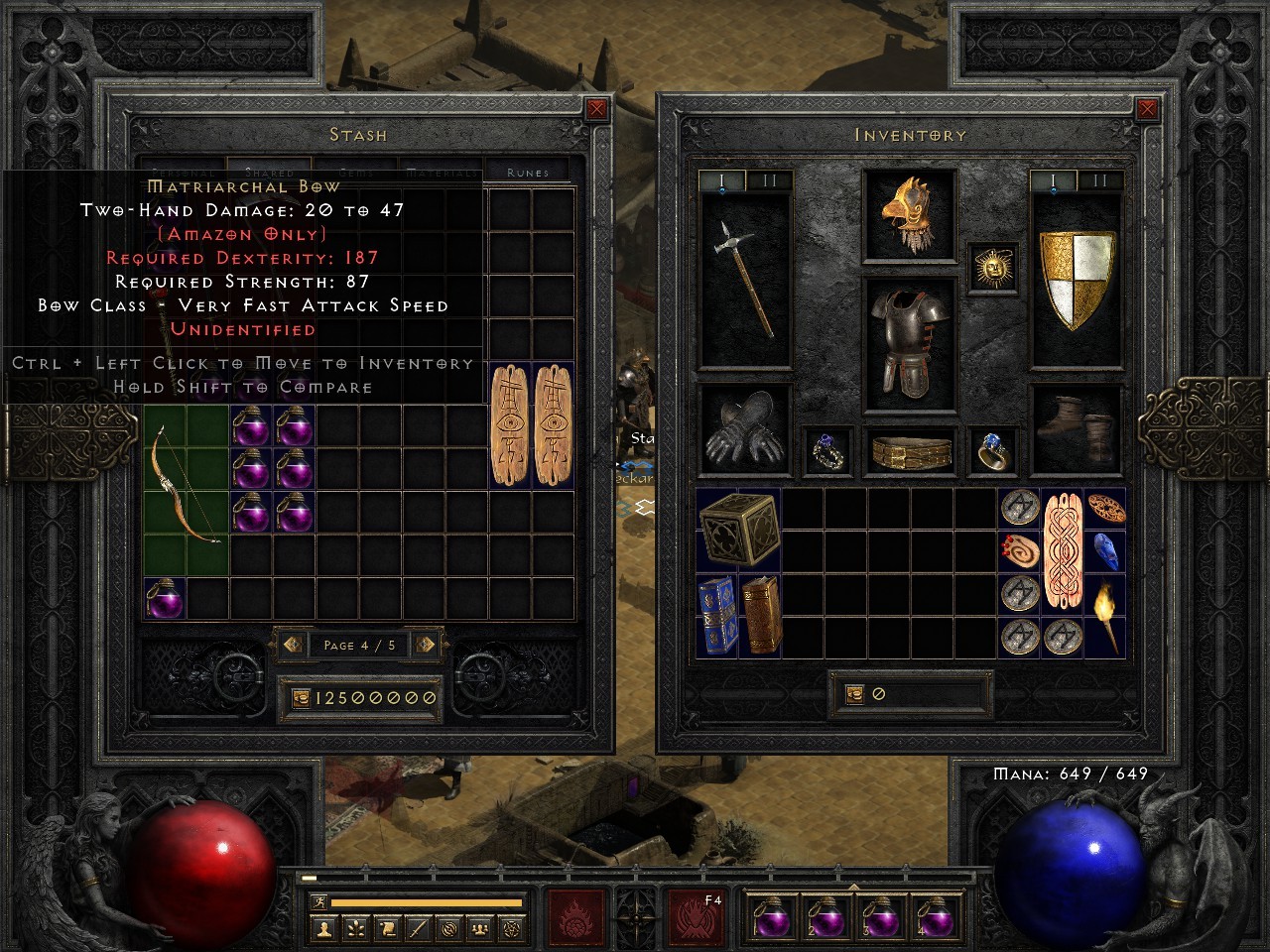Switch to weapon set I tab above the hatchet
The image size is (1270, 952).
[x=721, y=180]
